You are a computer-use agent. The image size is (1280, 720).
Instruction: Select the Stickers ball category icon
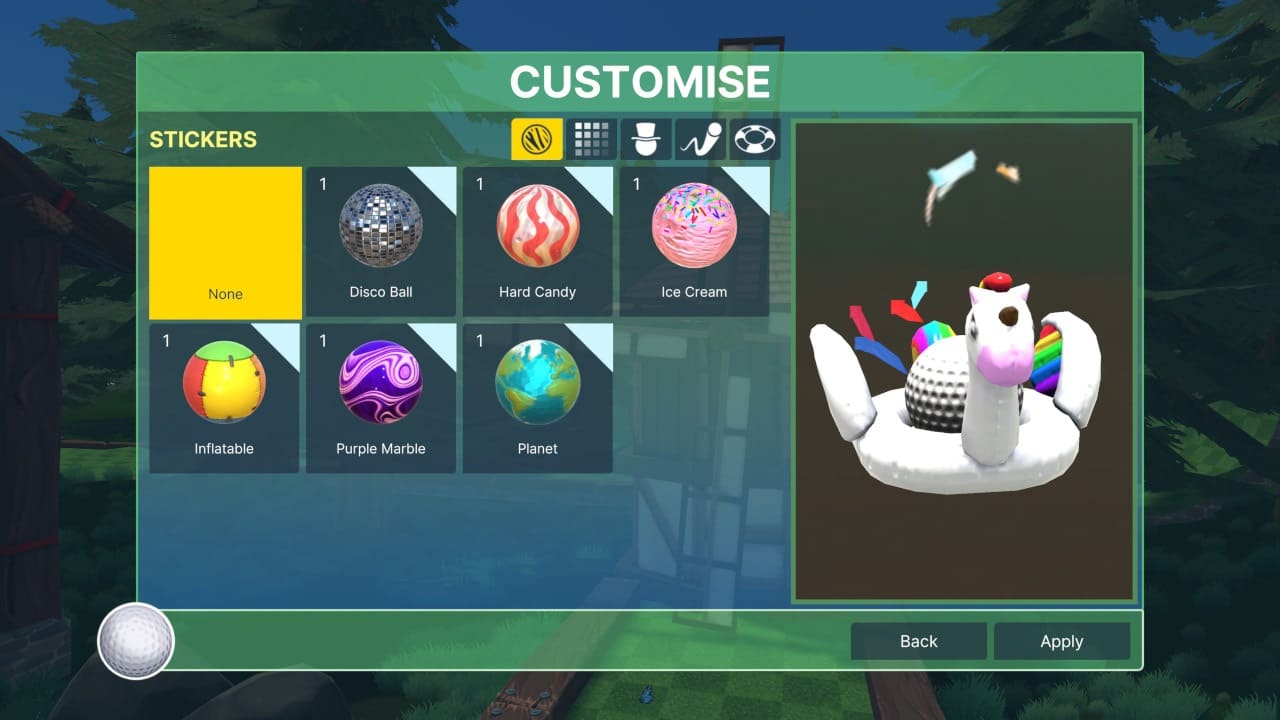[x=537, y=139]
